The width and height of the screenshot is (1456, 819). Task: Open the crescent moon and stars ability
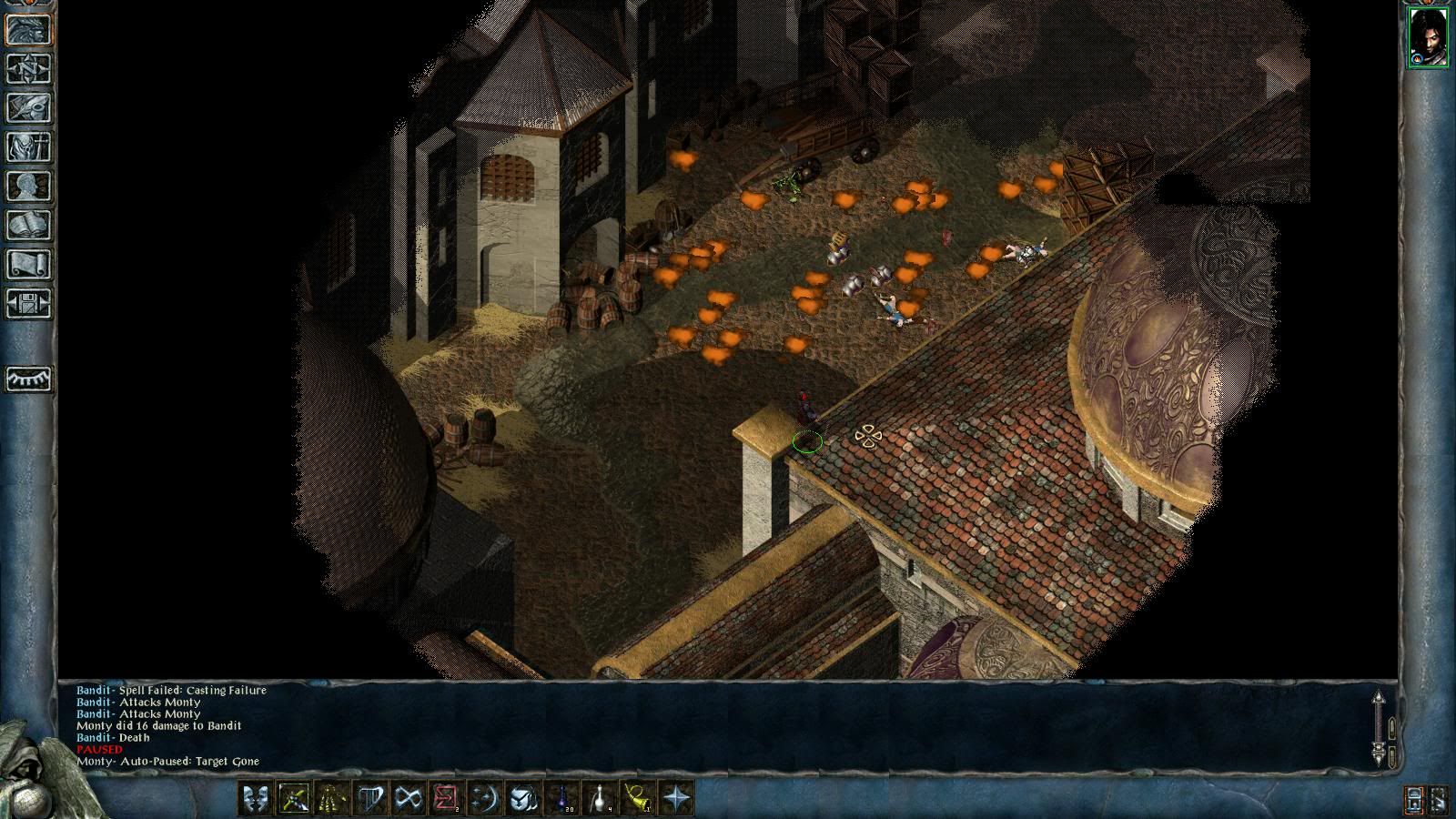484,799
